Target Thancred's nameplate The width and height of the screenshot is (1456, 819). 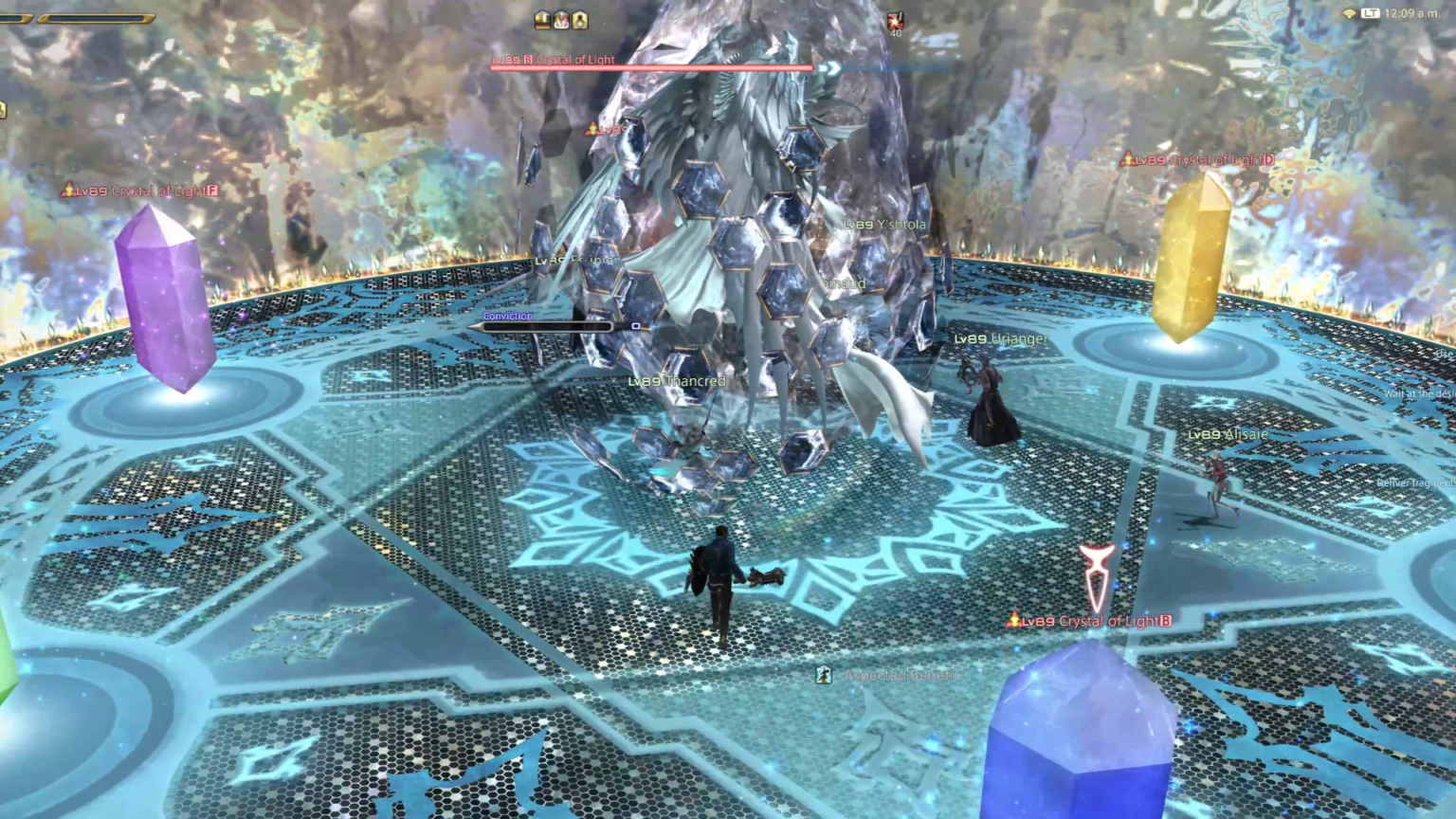coord(677,380)
